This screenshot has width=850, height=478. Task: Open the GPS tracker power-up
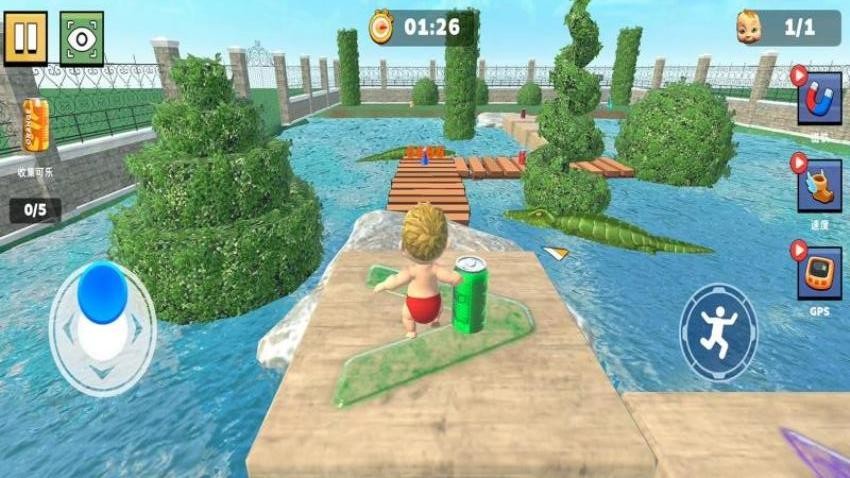(819, 273)
